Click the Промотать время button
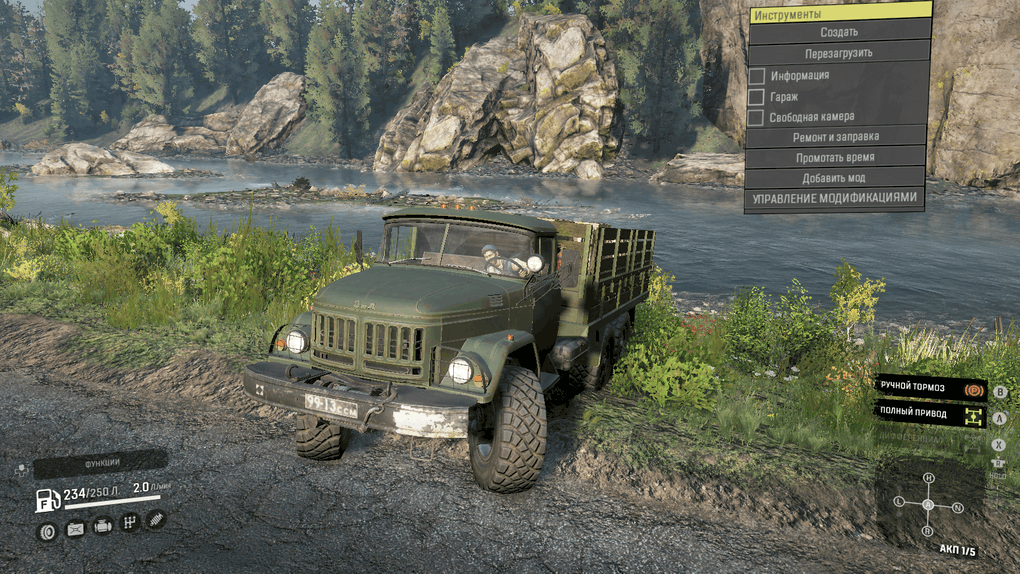This screenshot has height=574, width=1020. click(x=836, y=158)
